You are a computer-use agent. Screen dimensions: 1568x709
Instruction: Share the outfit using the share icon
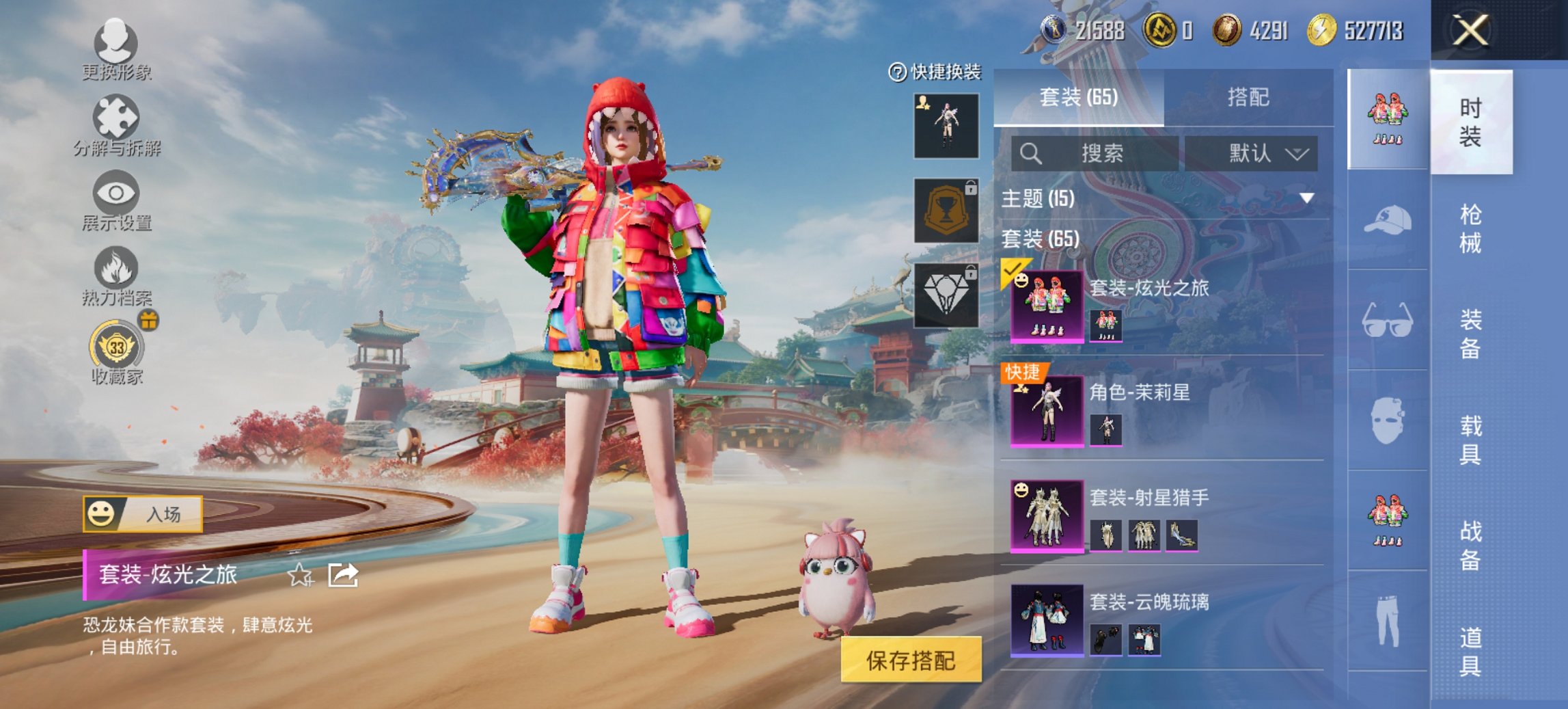342,574
